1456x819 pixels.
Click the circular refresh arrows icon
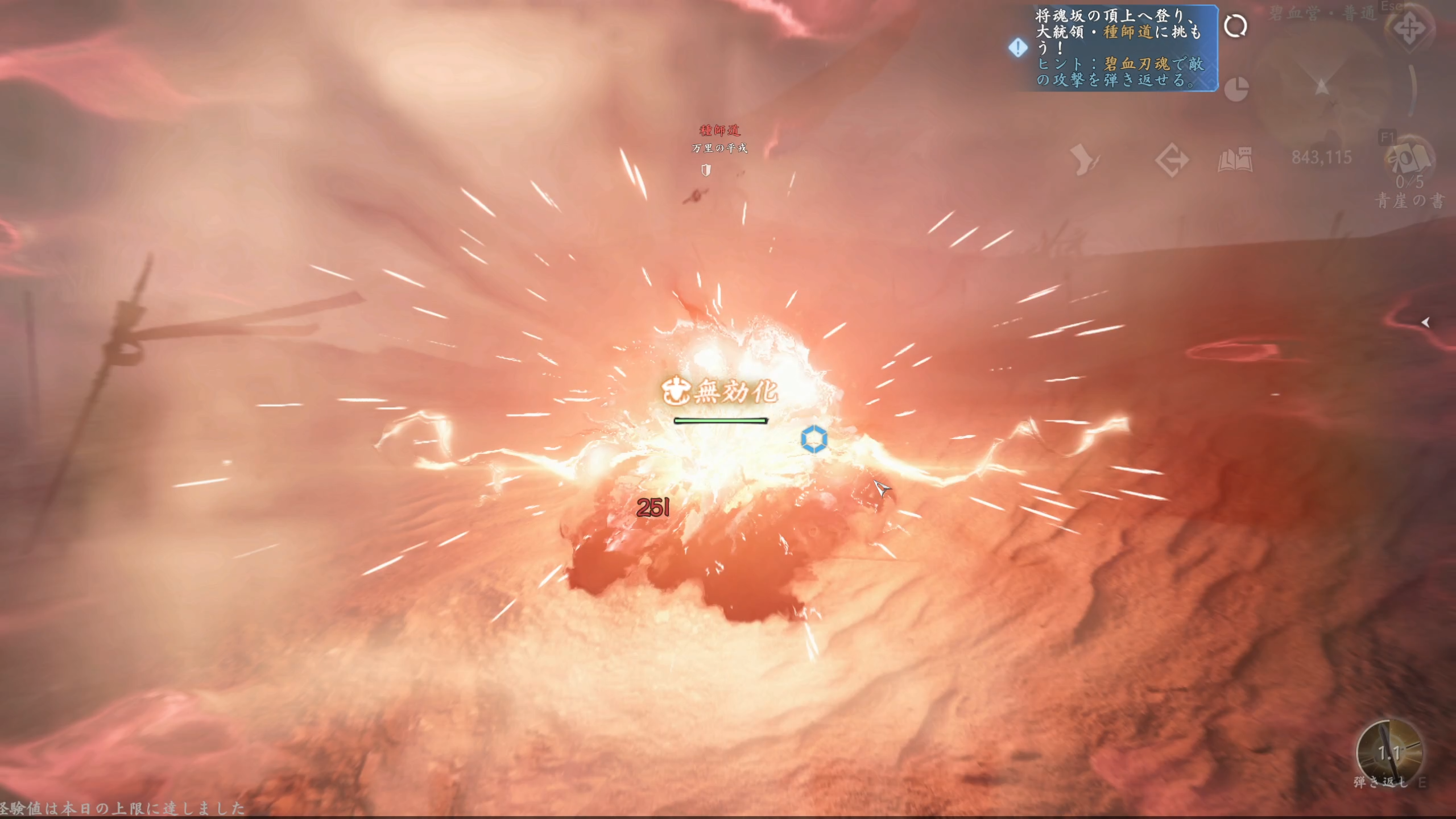point(1235,26)
